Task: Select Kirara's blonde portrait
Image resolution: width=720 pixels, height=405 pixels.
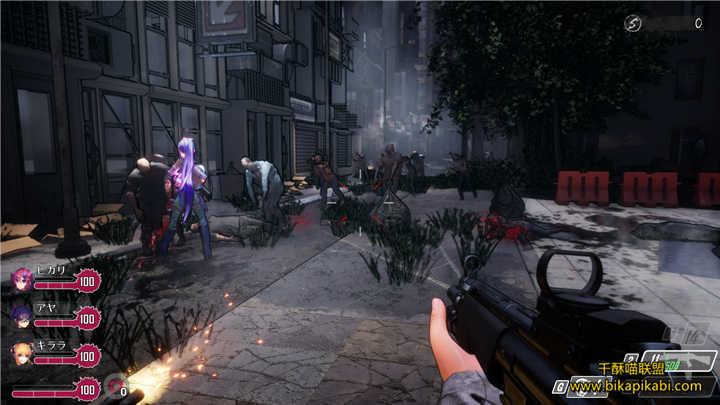Action: coord(20,352)
